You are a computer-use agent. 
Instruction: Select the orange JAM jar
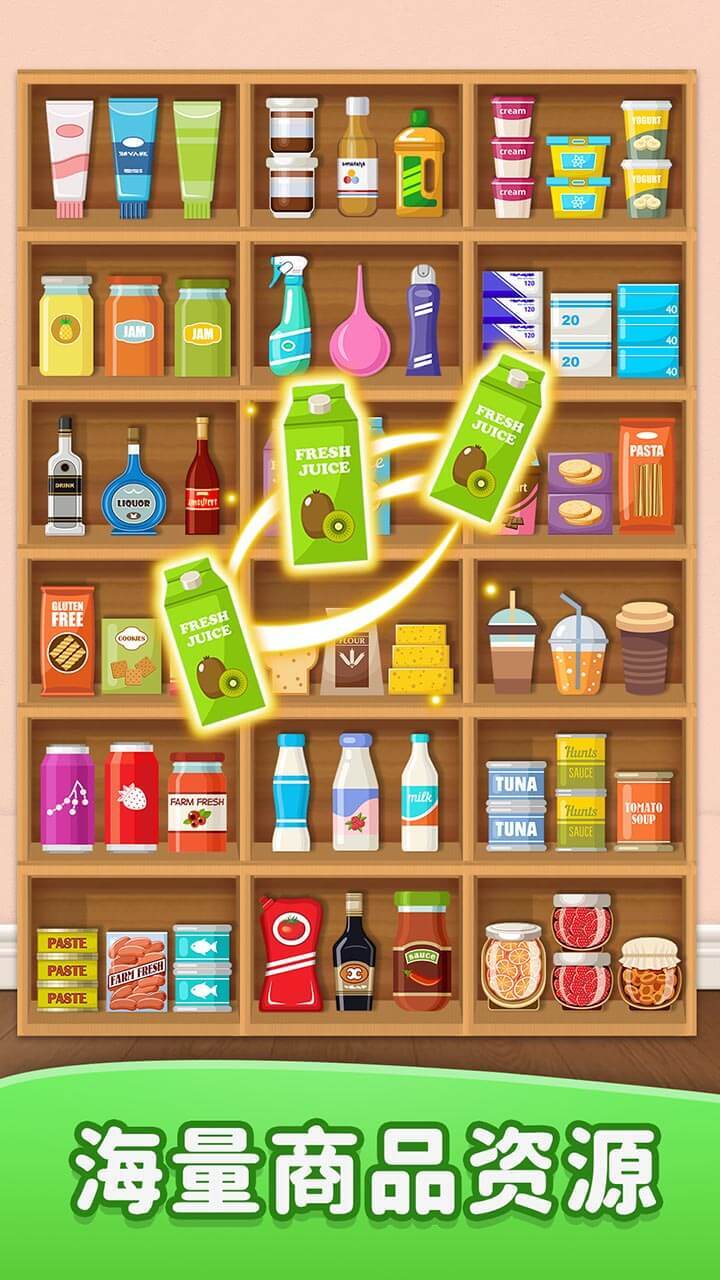134,326
